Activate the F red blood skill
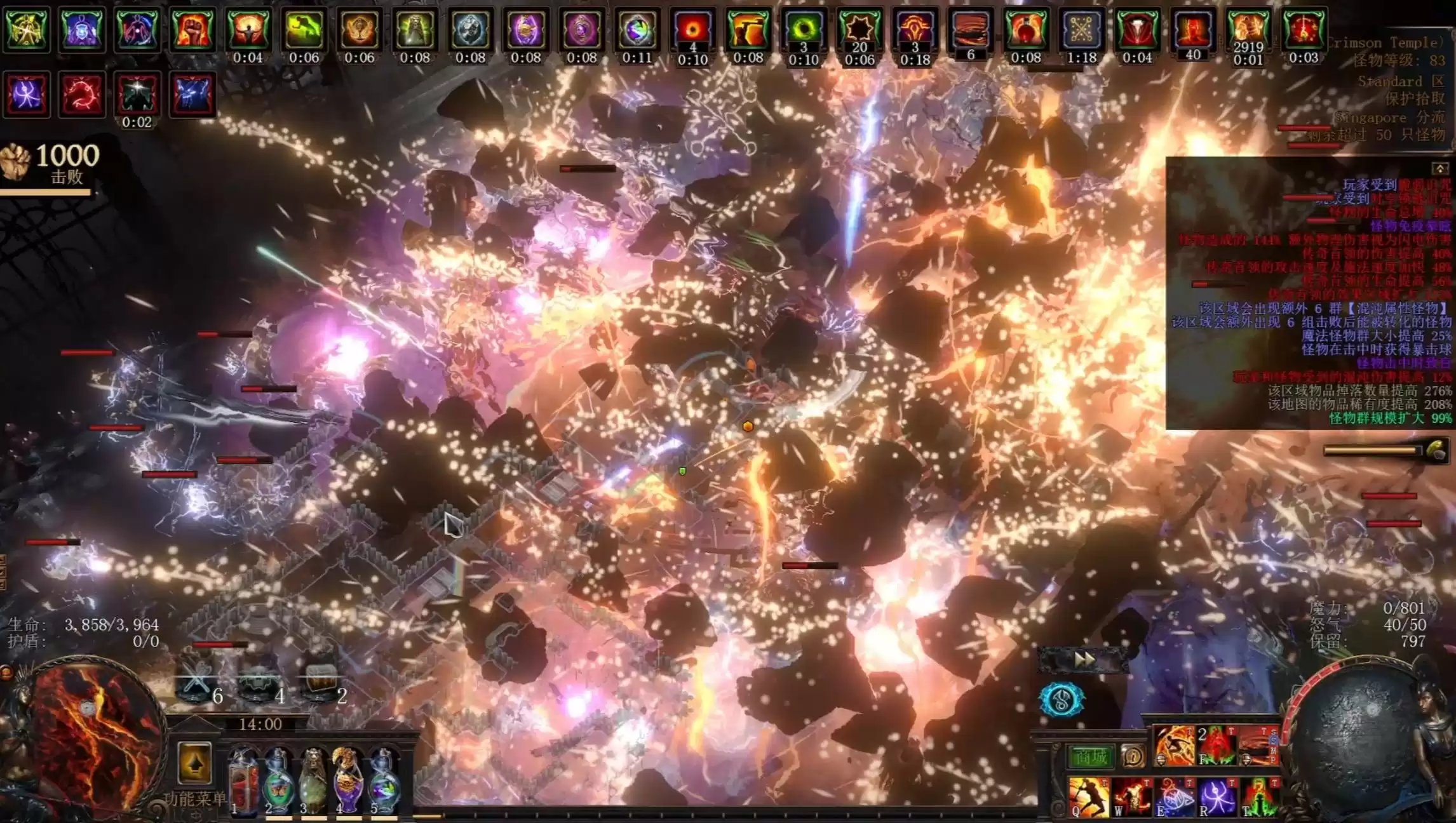The height and width of the screenshot is (823, 1456). tap(1217, 746)
